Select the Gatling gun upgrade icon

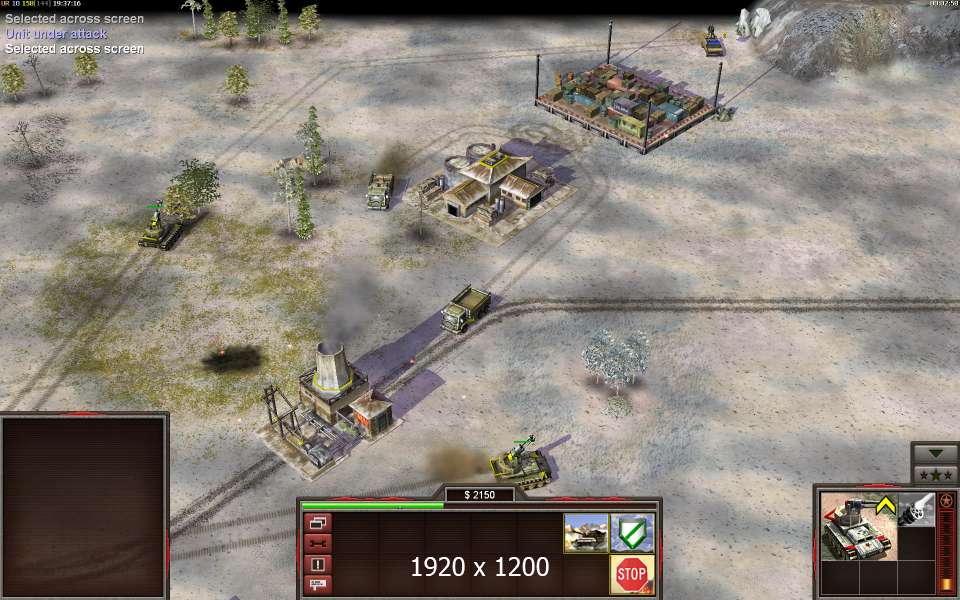915,510
